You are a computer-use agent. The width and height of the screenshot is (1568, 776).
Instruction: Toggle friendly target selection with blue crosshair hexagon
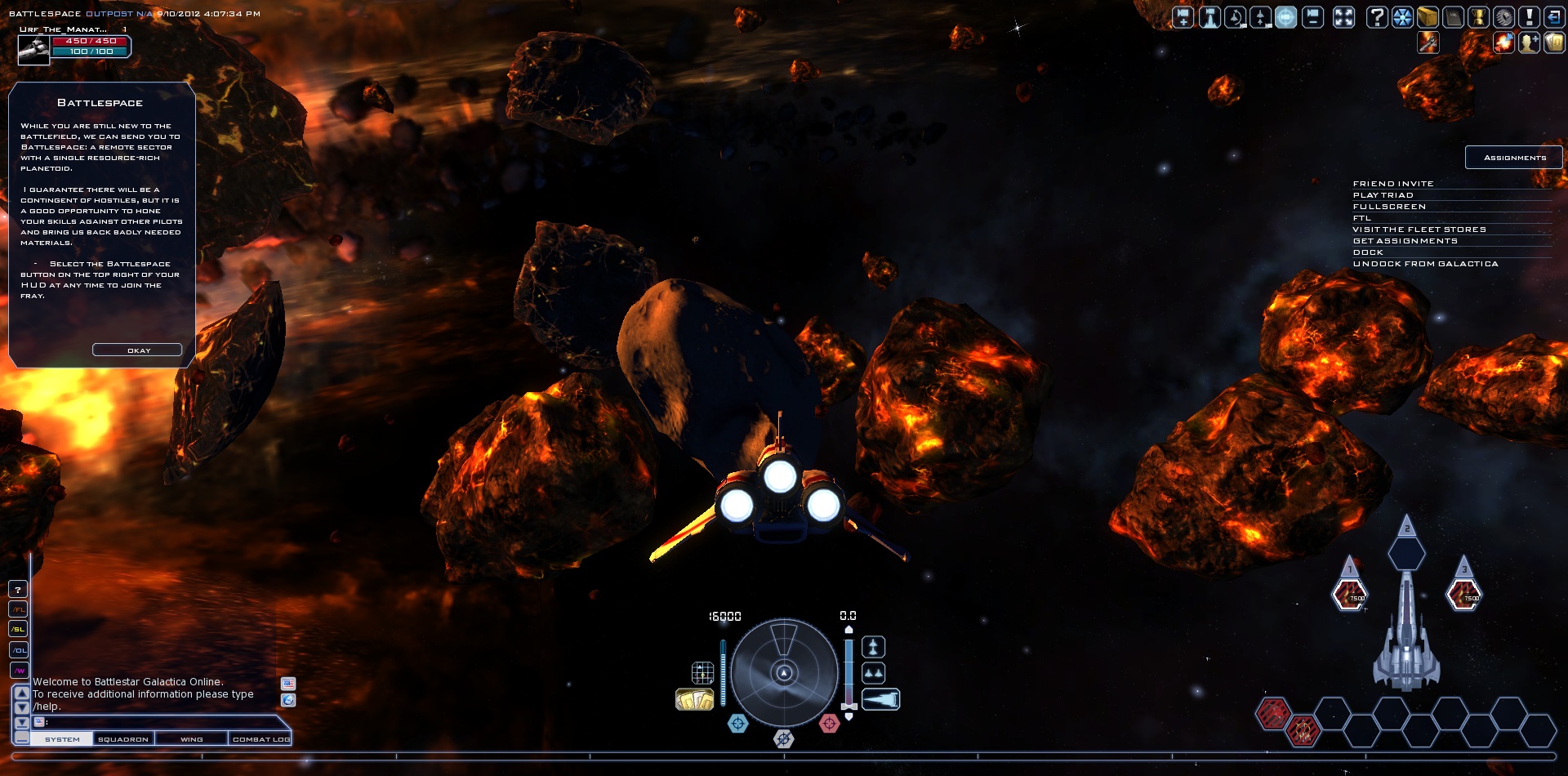pos(737,723)
